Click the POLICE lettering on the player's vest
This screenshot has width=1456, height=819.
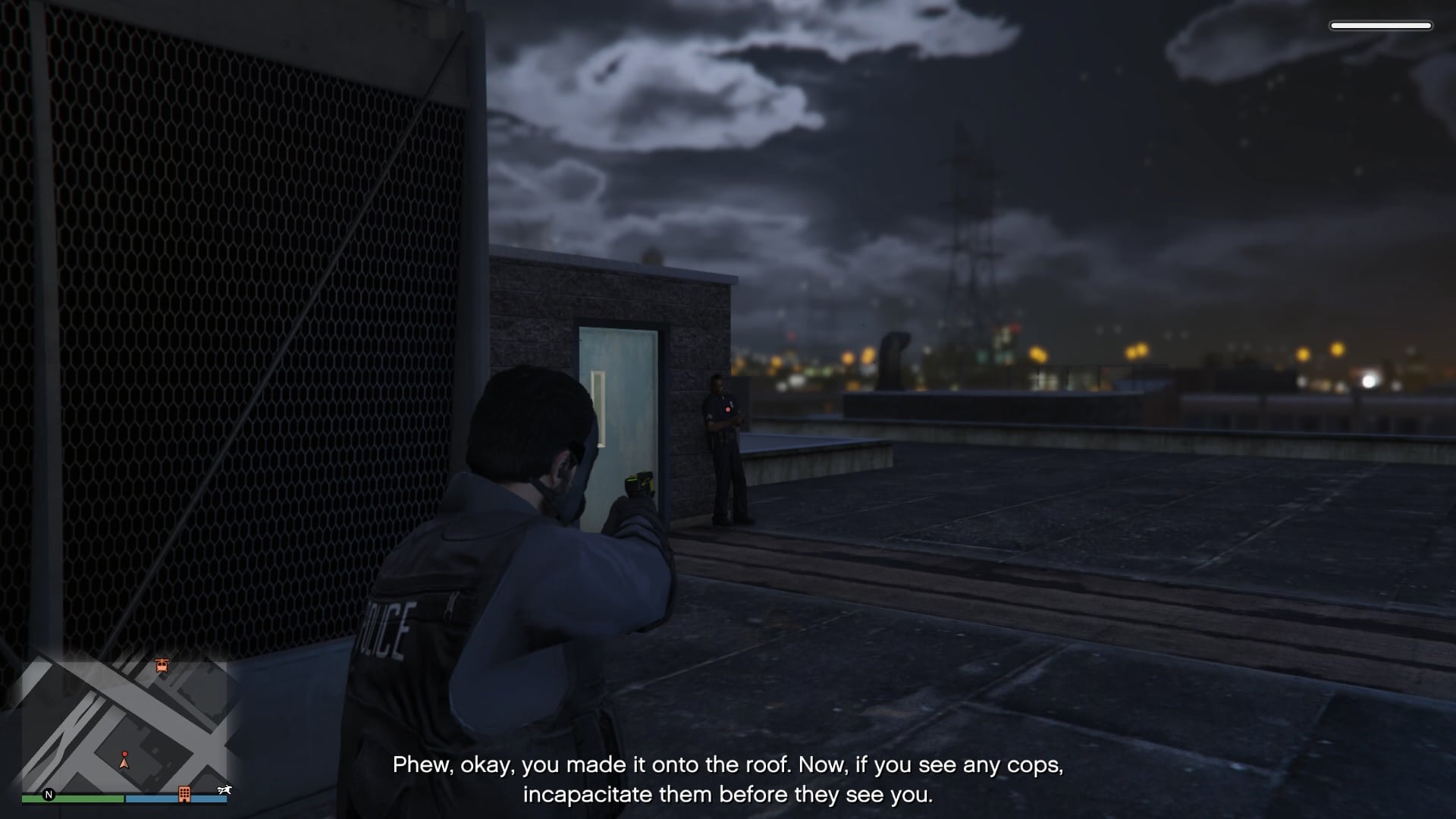(x=387, y=629)
